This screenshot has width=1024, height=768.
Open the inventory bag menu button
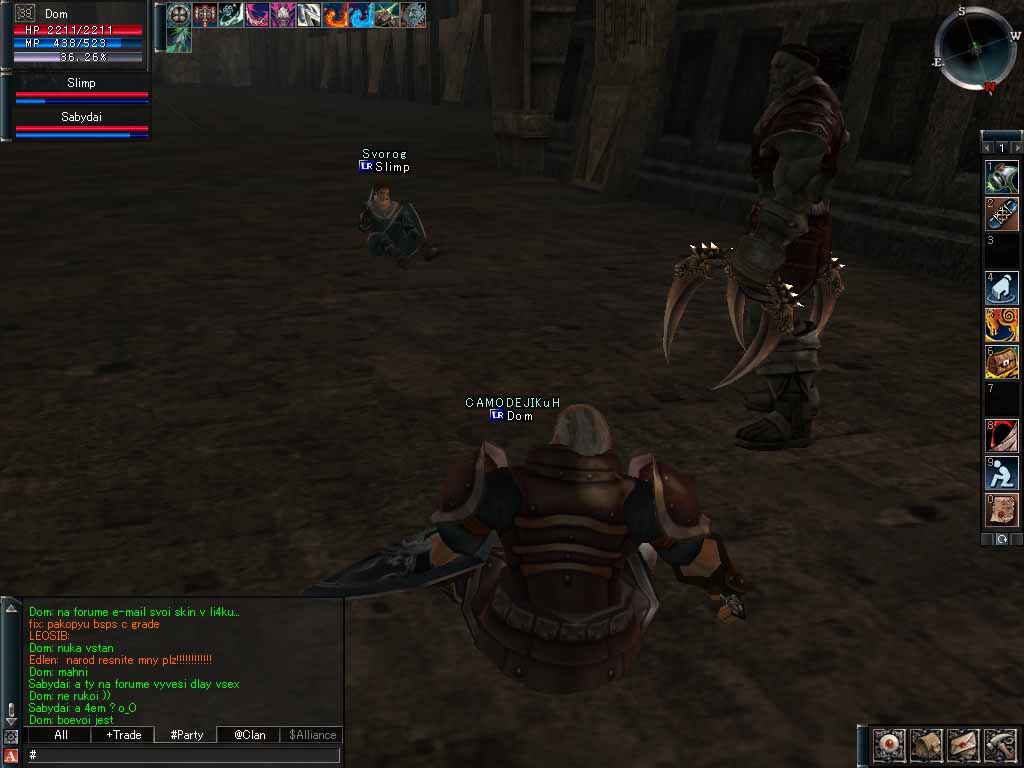pos(925,745)
